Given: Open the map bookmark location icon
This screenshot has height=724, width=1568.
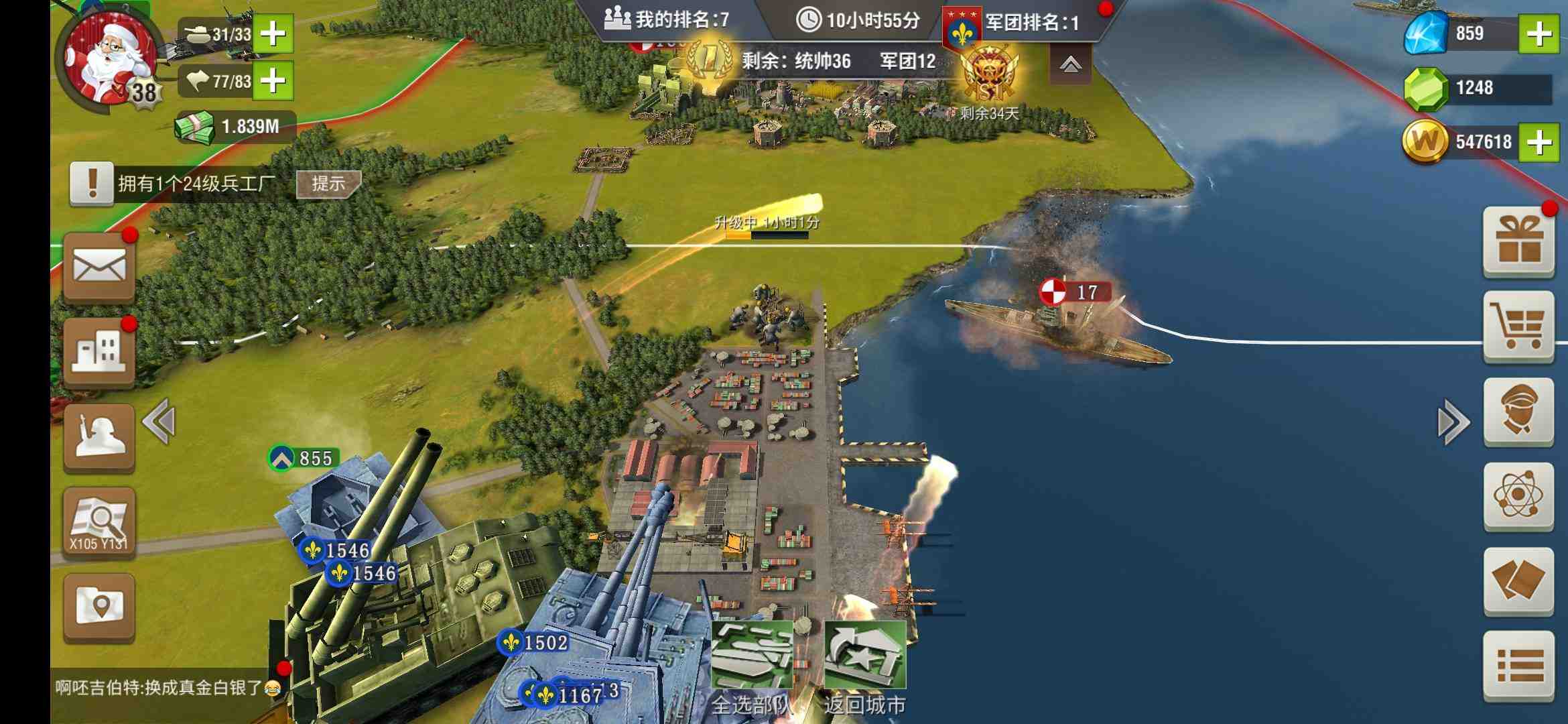Looking at the screenshot, I should pyautogui.click(x=99, y=607).
